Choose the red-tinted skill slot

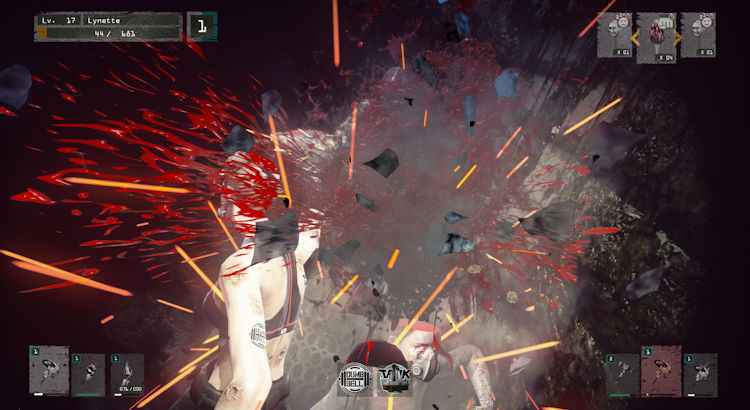tap(661, 371)
